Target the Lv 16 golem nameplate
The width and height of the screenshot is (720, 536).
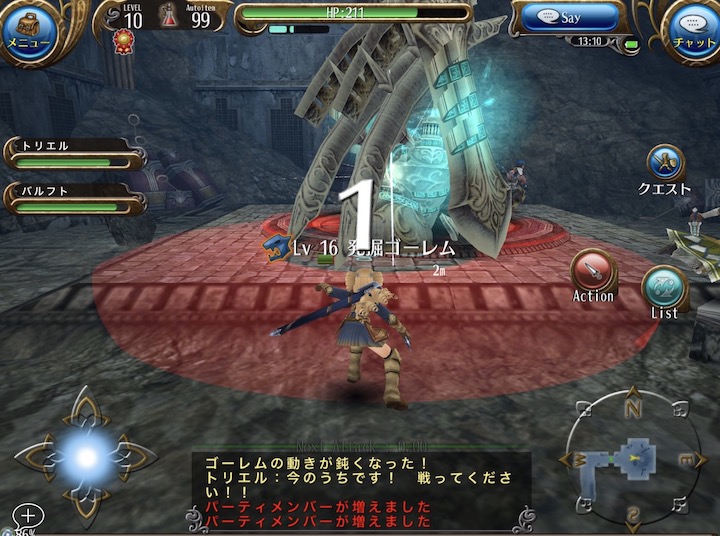pos(372,248)
